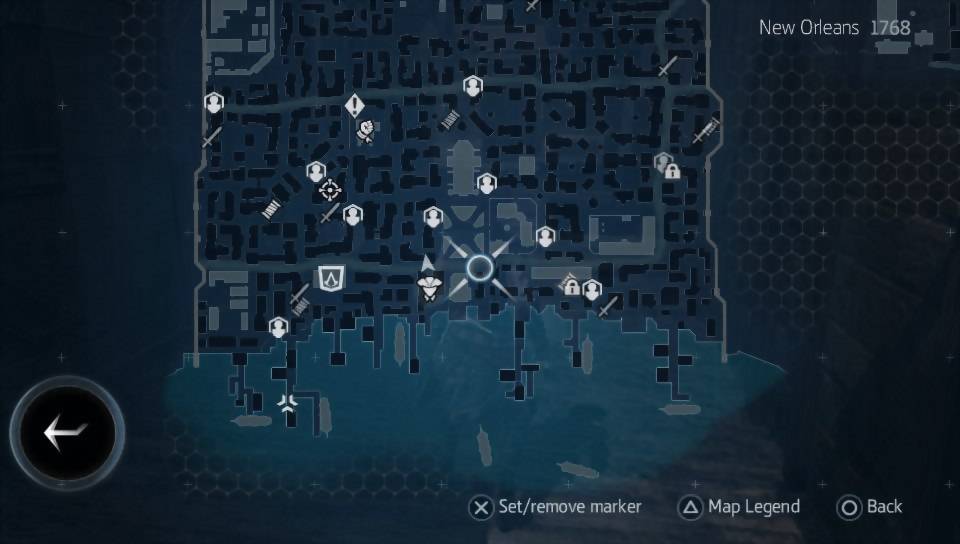This screenshot has width=960, height=544.
Task: Select the Back option in the bottom bar
Action: click(871, 507)
